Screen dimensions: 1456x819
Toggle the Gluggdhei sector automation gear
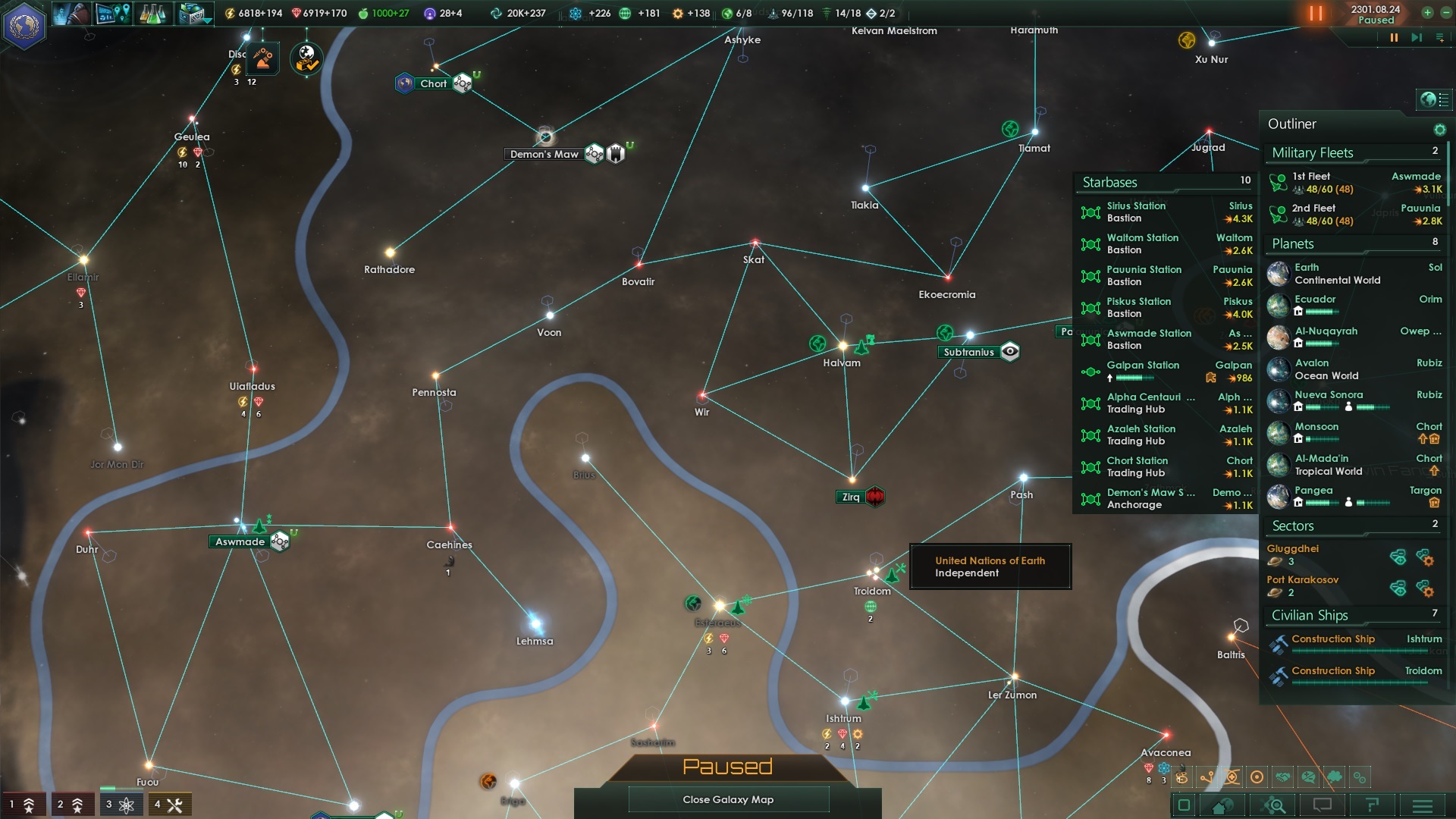click(x=1428, y=560)
